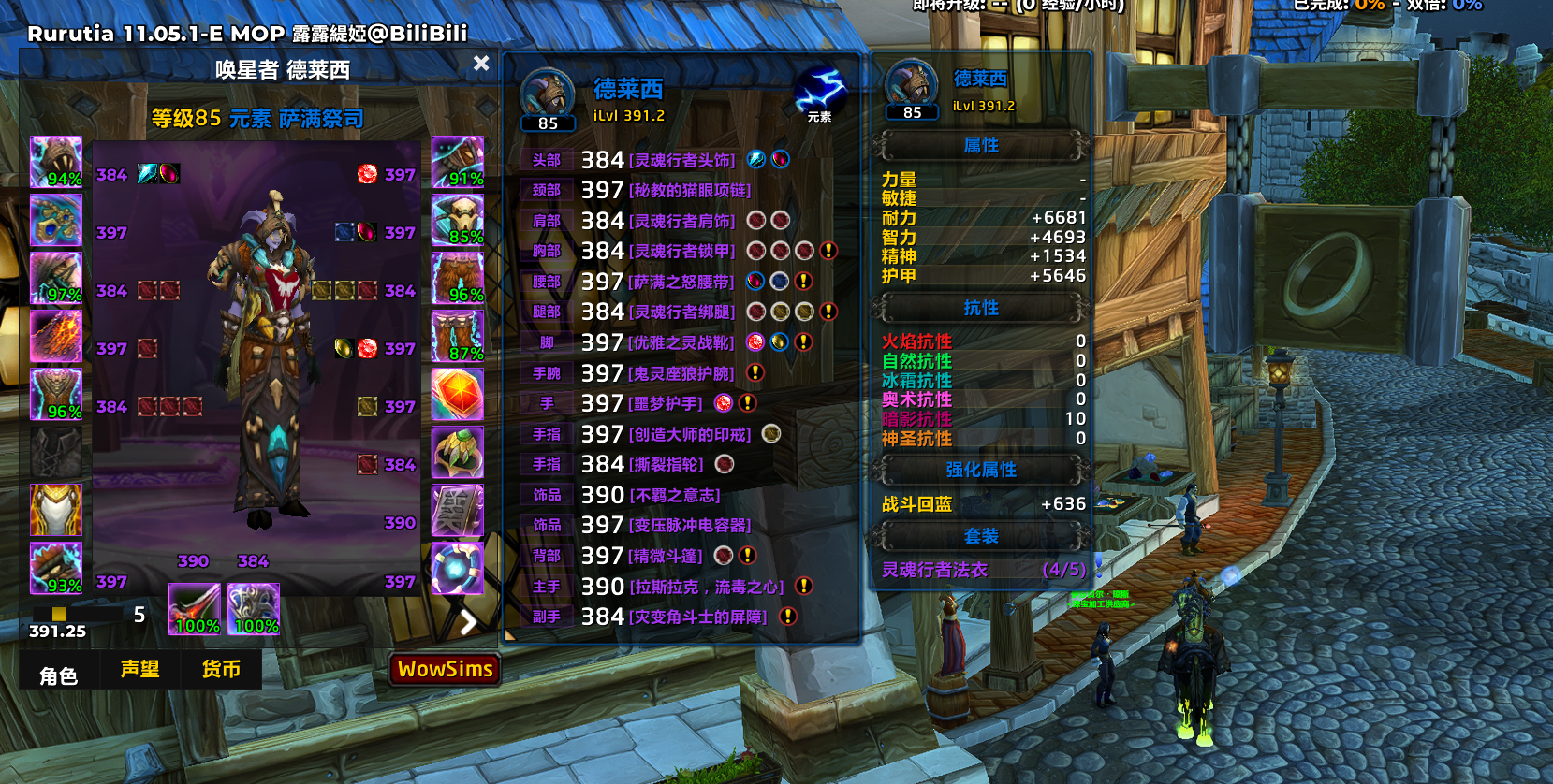
Task: Click the 元素 specialization lightning icon
Action: coord(820,93)
